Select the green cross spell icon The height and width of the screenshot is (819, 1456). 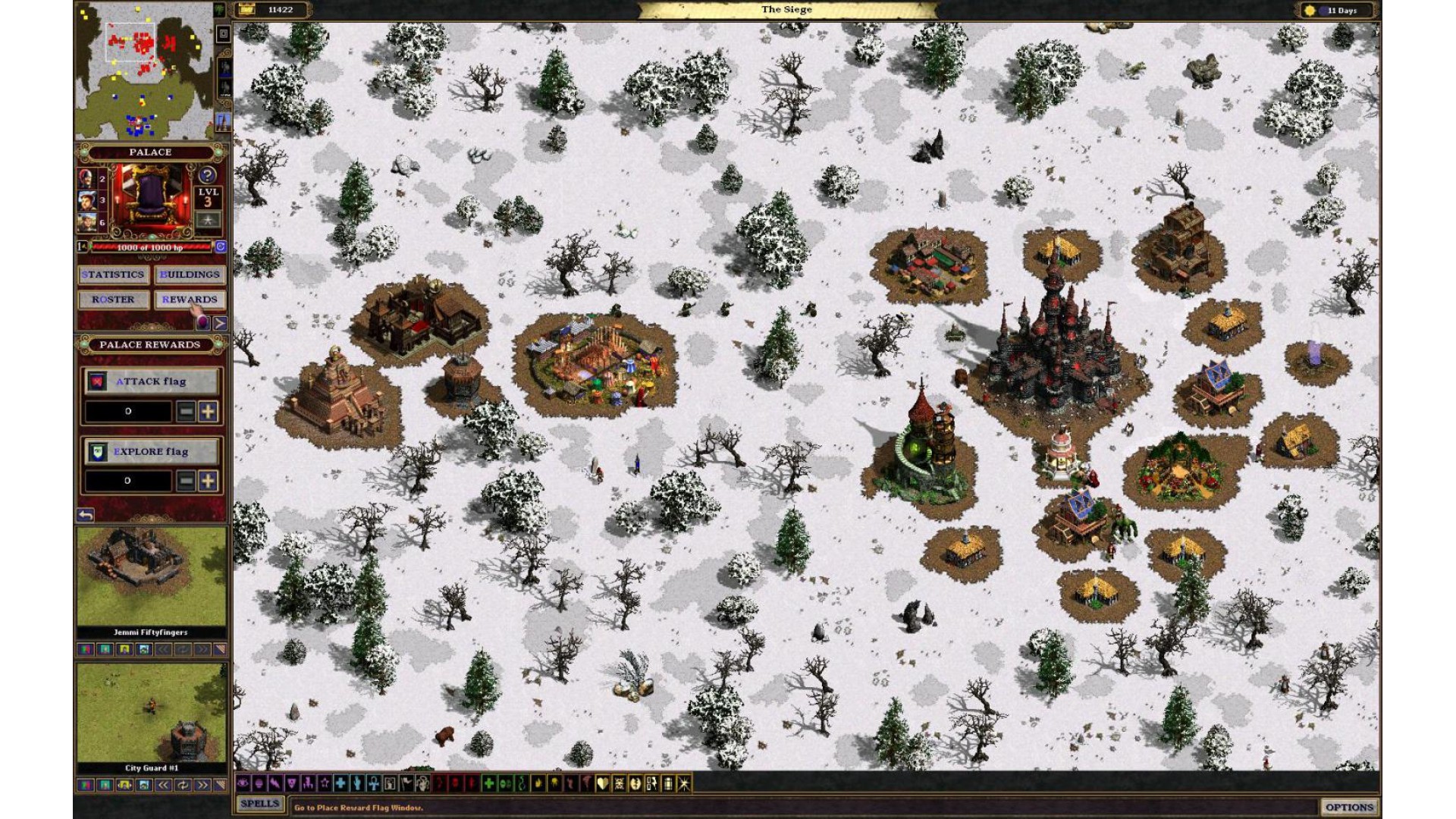(x=489, y=784)
